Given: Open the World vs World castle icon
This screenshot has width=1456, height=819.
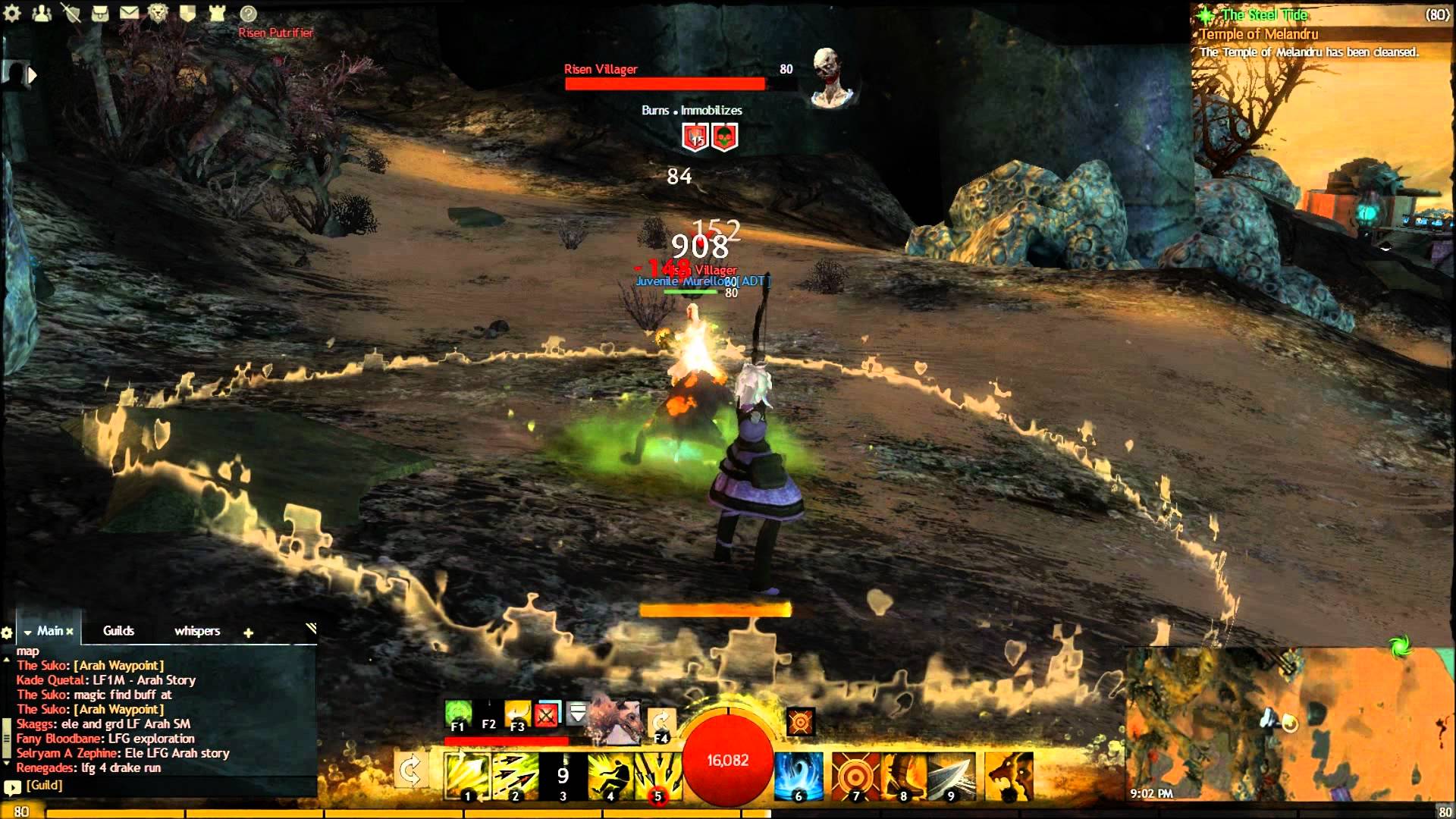Looking at the screenshot, I should (x=218, y=14).
